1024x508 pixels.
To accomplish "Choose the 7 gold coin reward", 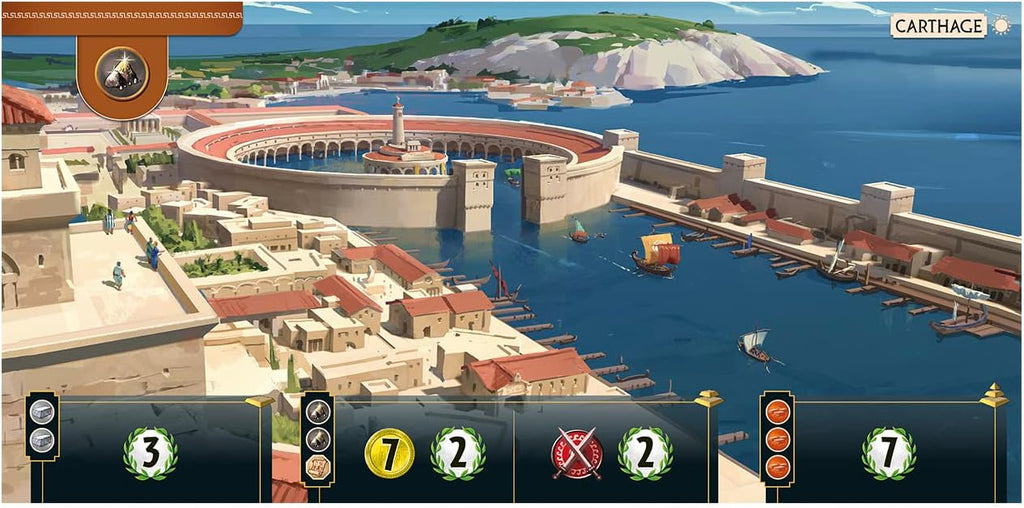I will [x=389, y=453].
